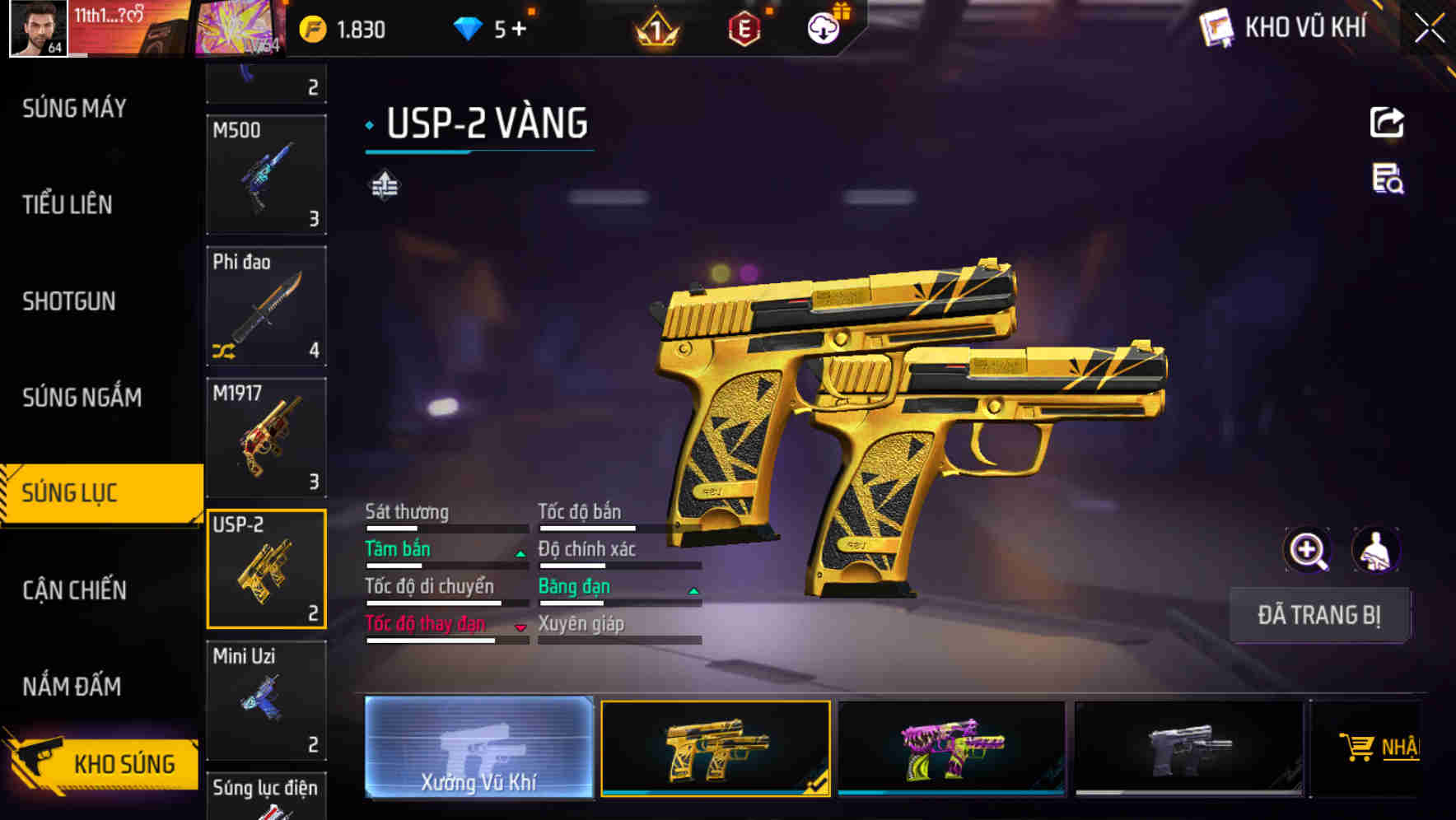Viewport: 1456px width, 820px height.
Task: Click the magnifier zoom icon to preview weapon
Action: click(x=1308, y=550)
